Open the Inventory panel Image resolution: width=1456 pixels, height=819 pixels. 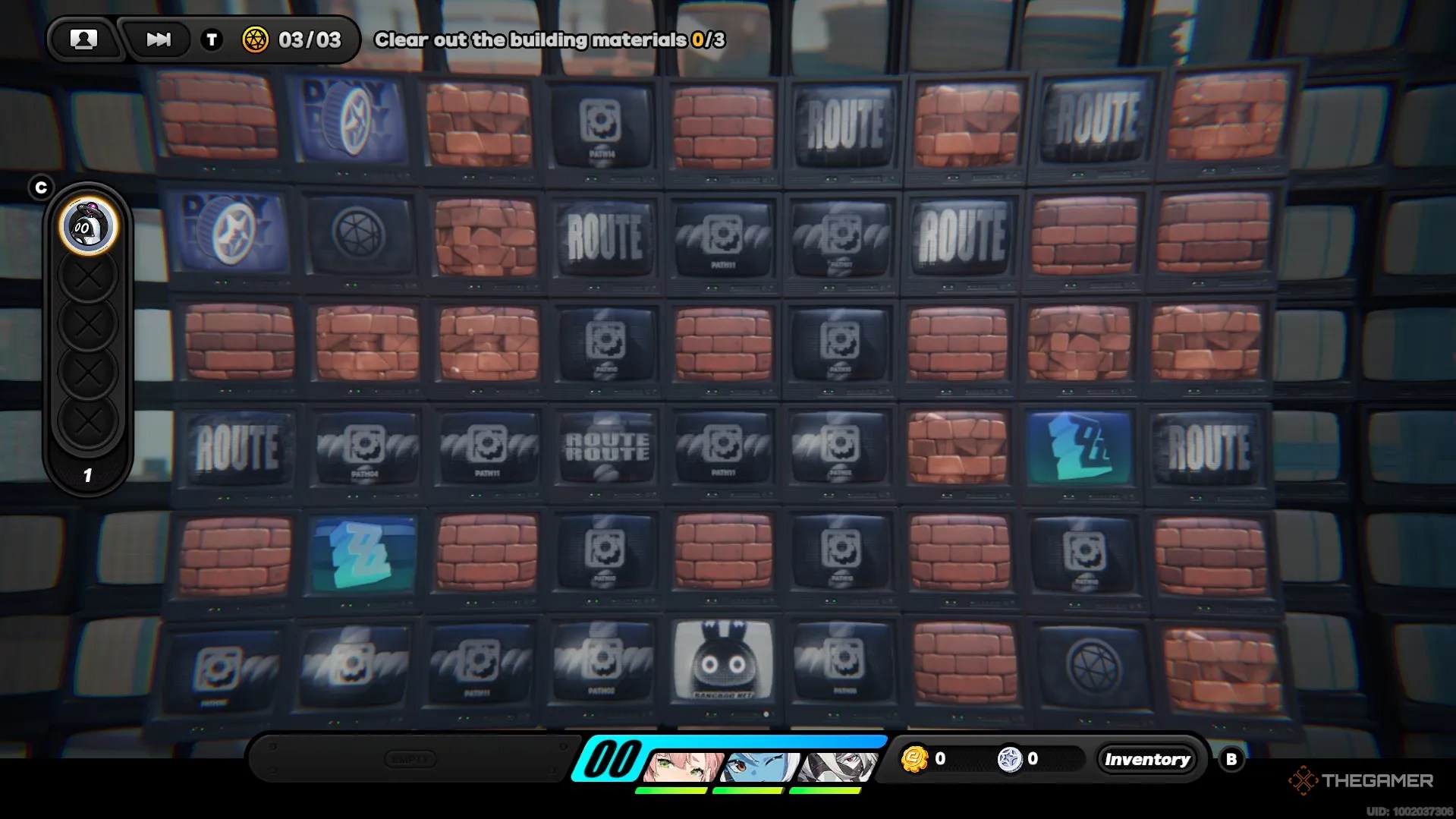1146,758
